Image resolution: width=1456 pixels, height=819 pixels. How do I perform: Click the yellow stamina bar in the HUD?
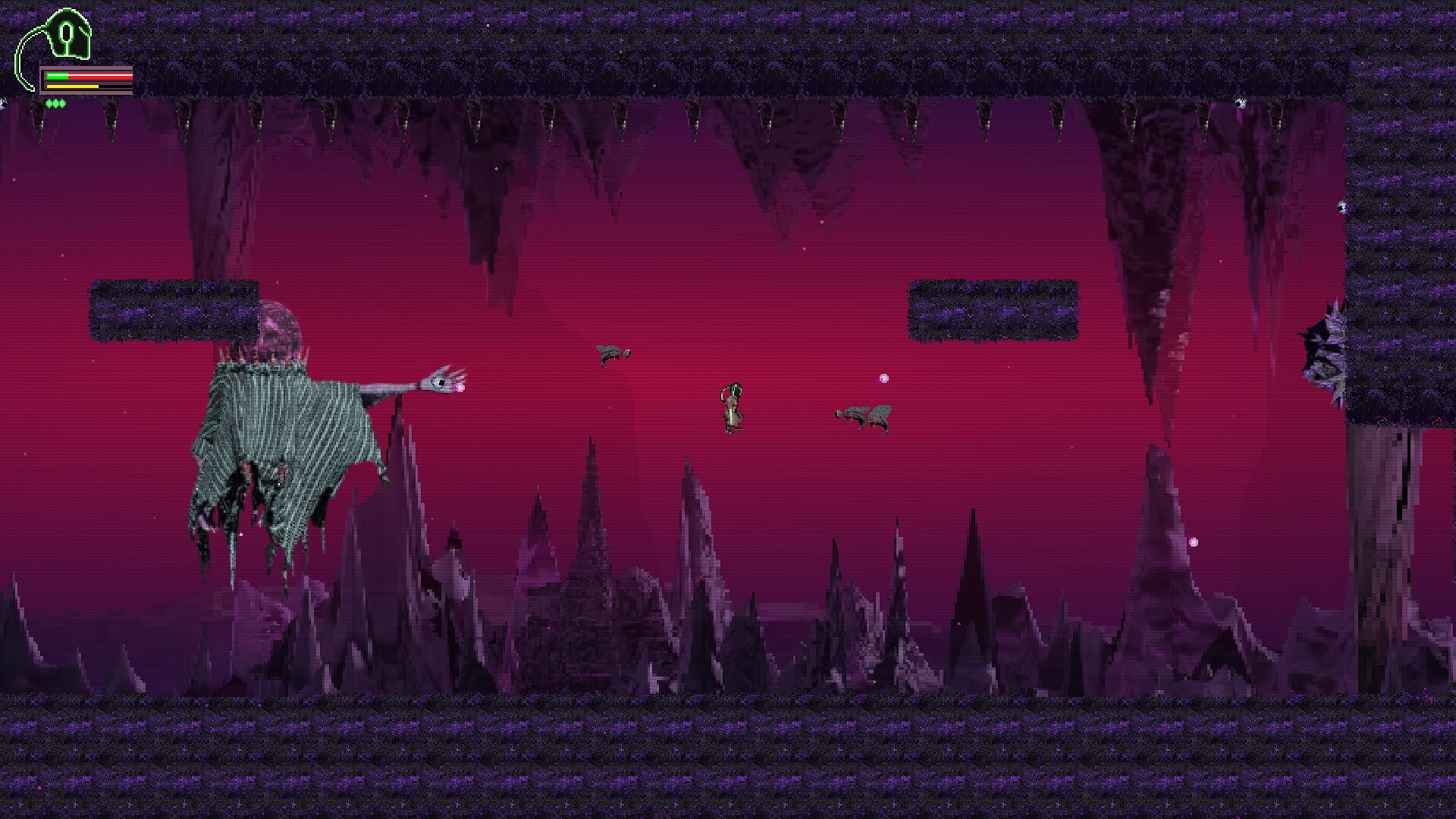(x=72, y=86)
